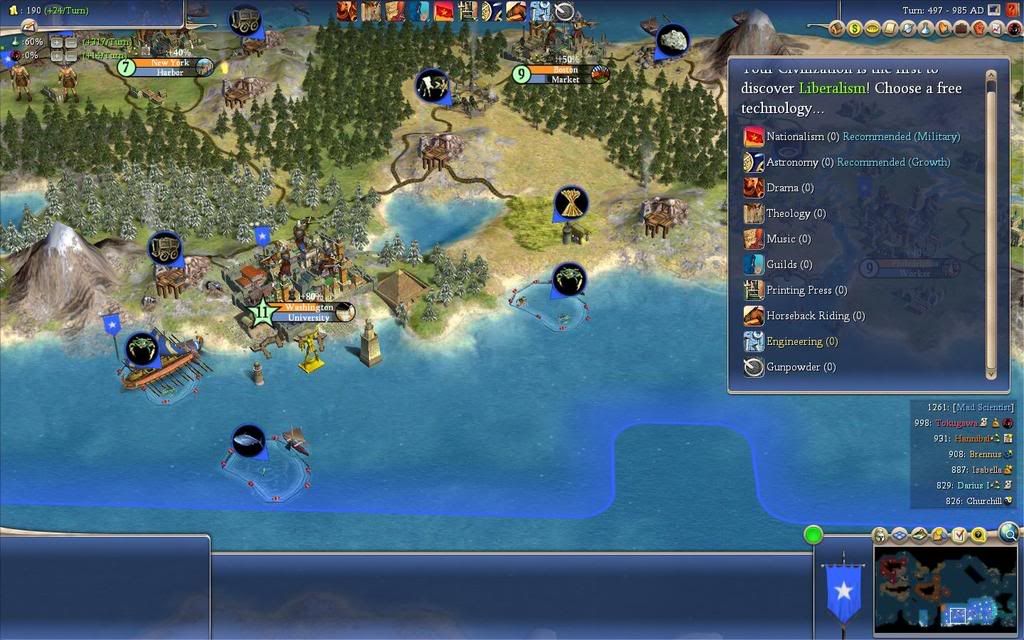The image size is (1024, 640).
Task: Click the green end-turn button
Action: point(813,534)
